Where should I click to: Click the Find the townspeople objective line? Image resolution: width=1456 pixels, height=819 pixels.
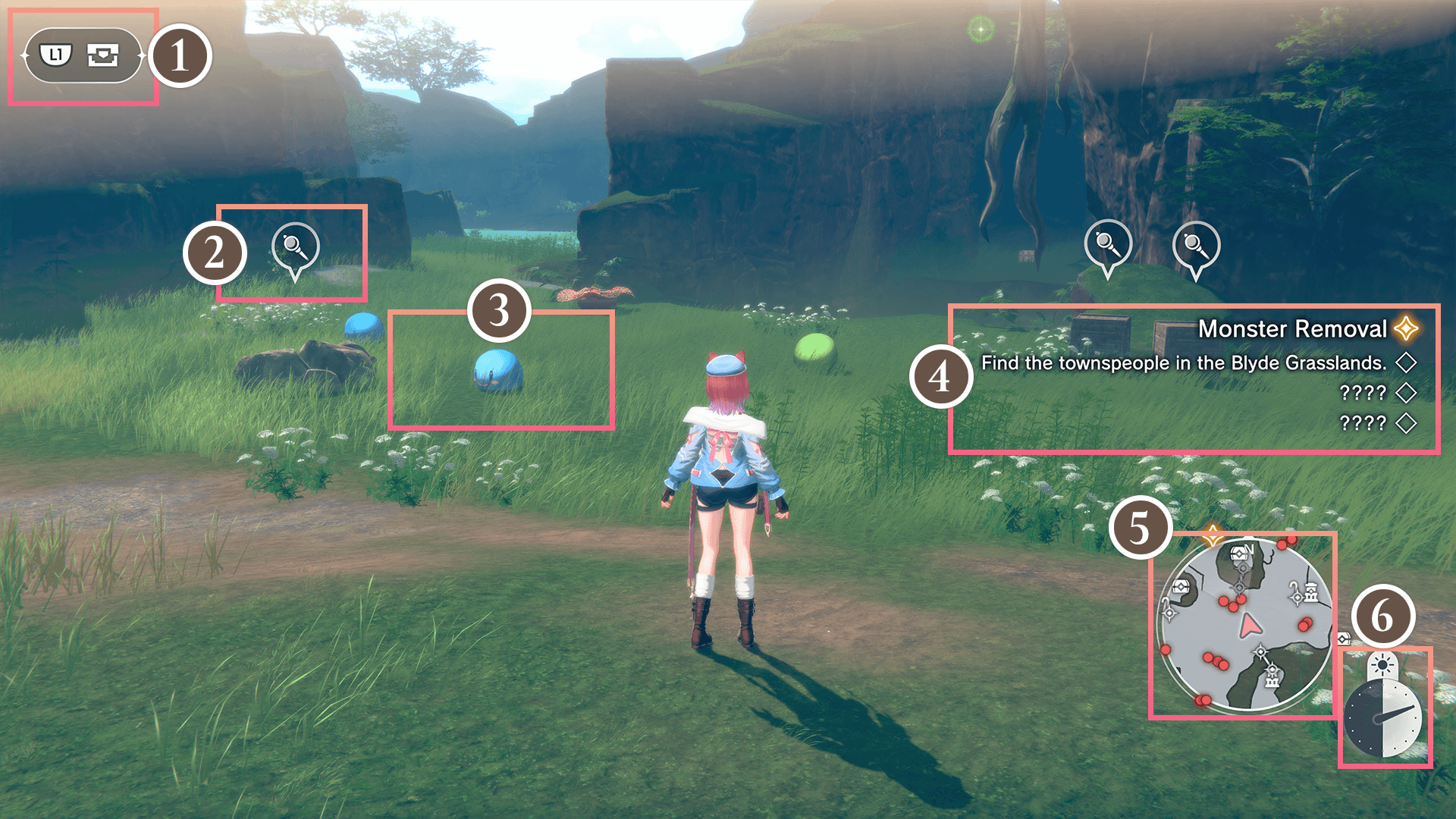(x=1183, y=363)
